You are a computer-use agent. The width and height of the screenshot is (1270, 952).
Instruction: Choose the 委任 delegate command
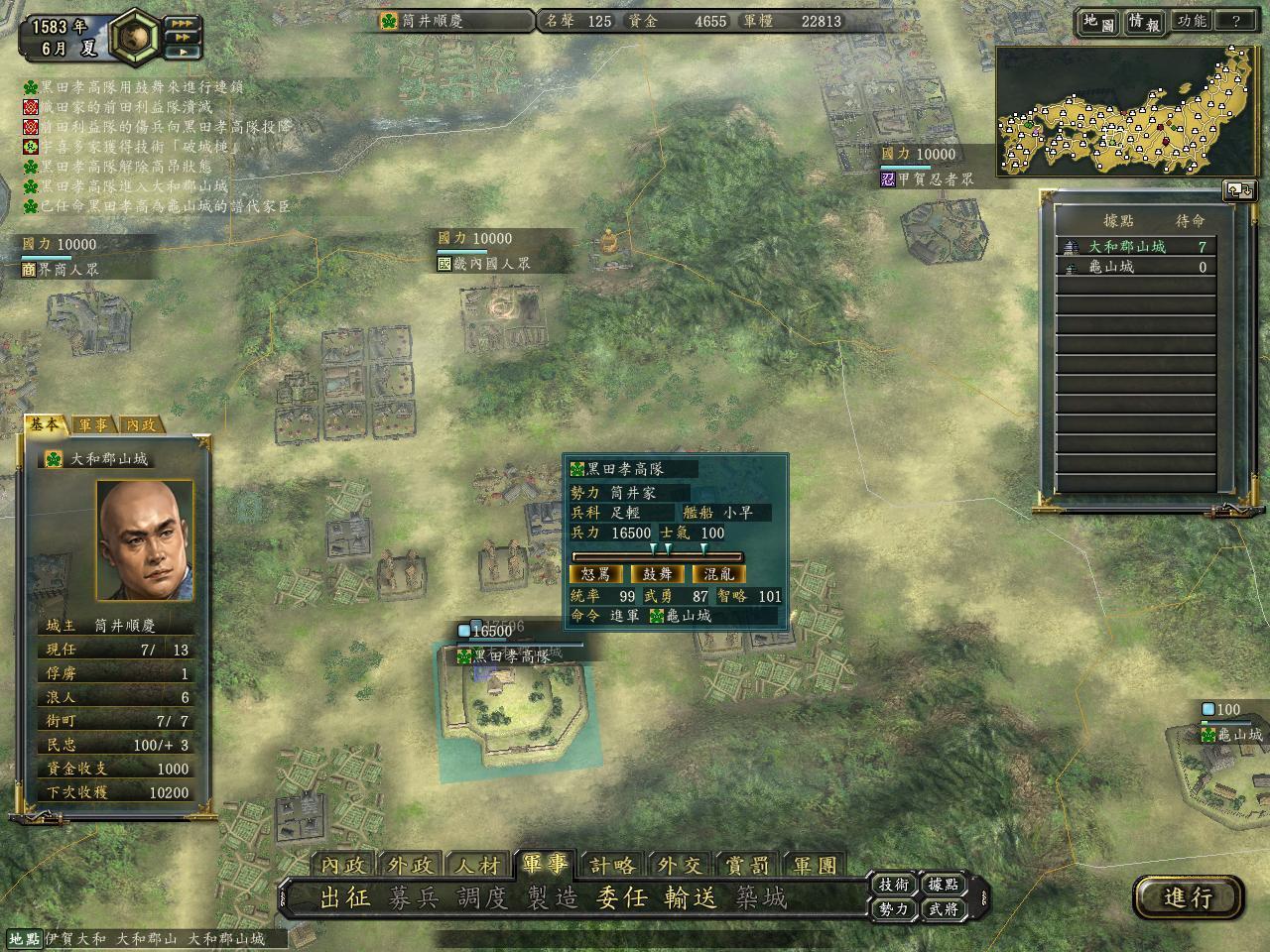(x=621, y=898)
